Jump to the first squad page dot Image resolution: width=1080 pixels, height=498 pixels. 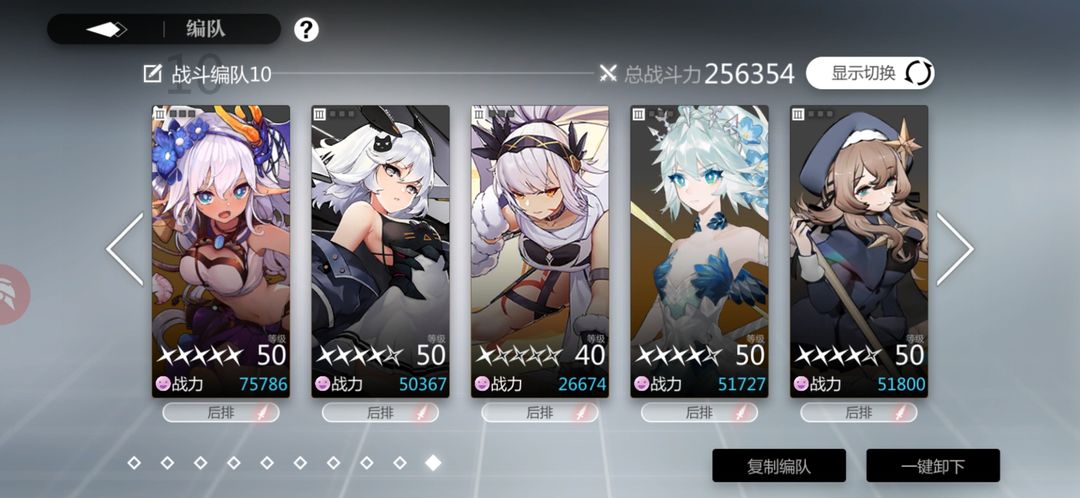[x=134, y=462]
